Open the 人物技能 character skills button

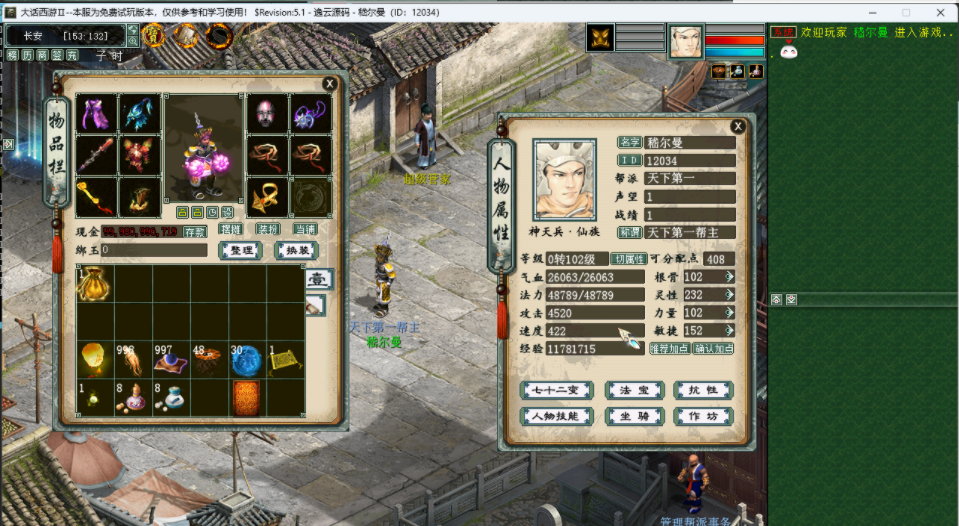point(556,416)
